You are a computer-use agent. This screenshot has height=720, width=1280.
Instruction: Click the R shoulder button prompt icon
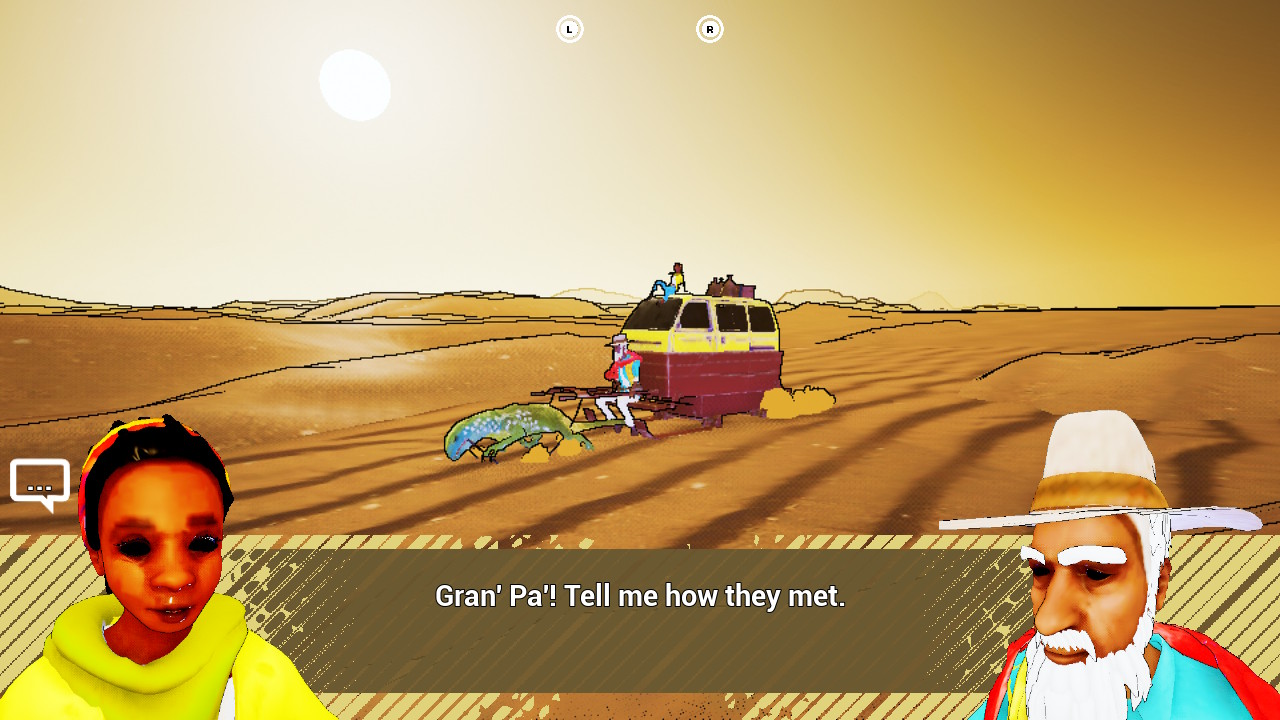click(x=710, y=29)
